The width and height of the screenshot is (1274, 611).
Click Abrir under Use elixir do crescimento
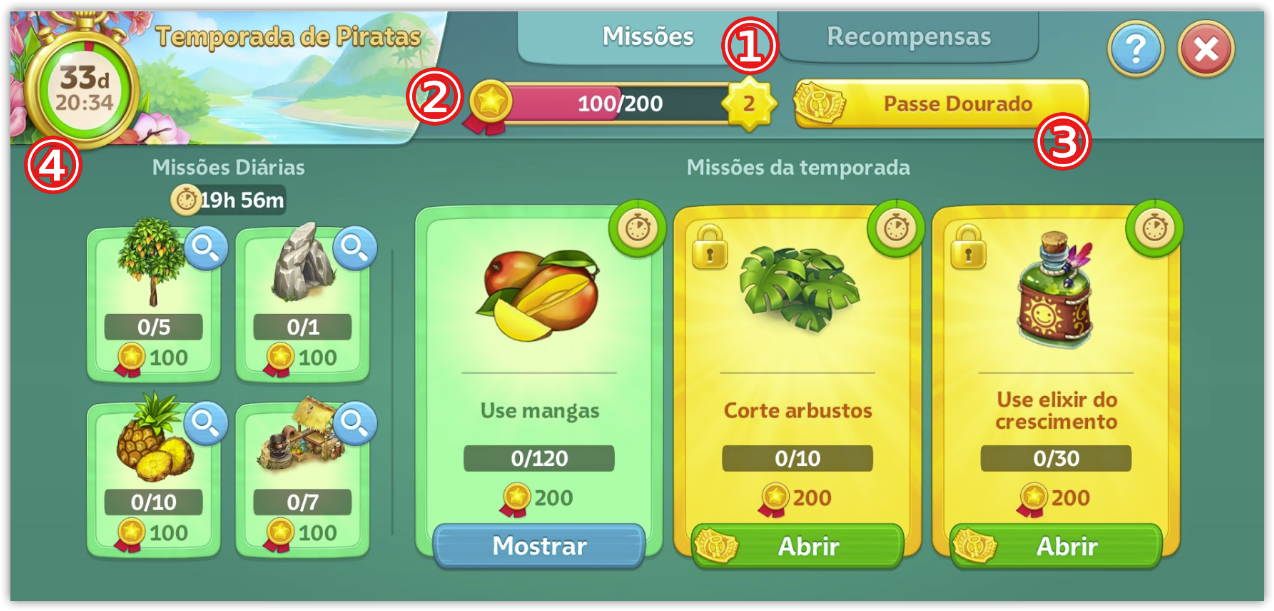pos(1056,546)
